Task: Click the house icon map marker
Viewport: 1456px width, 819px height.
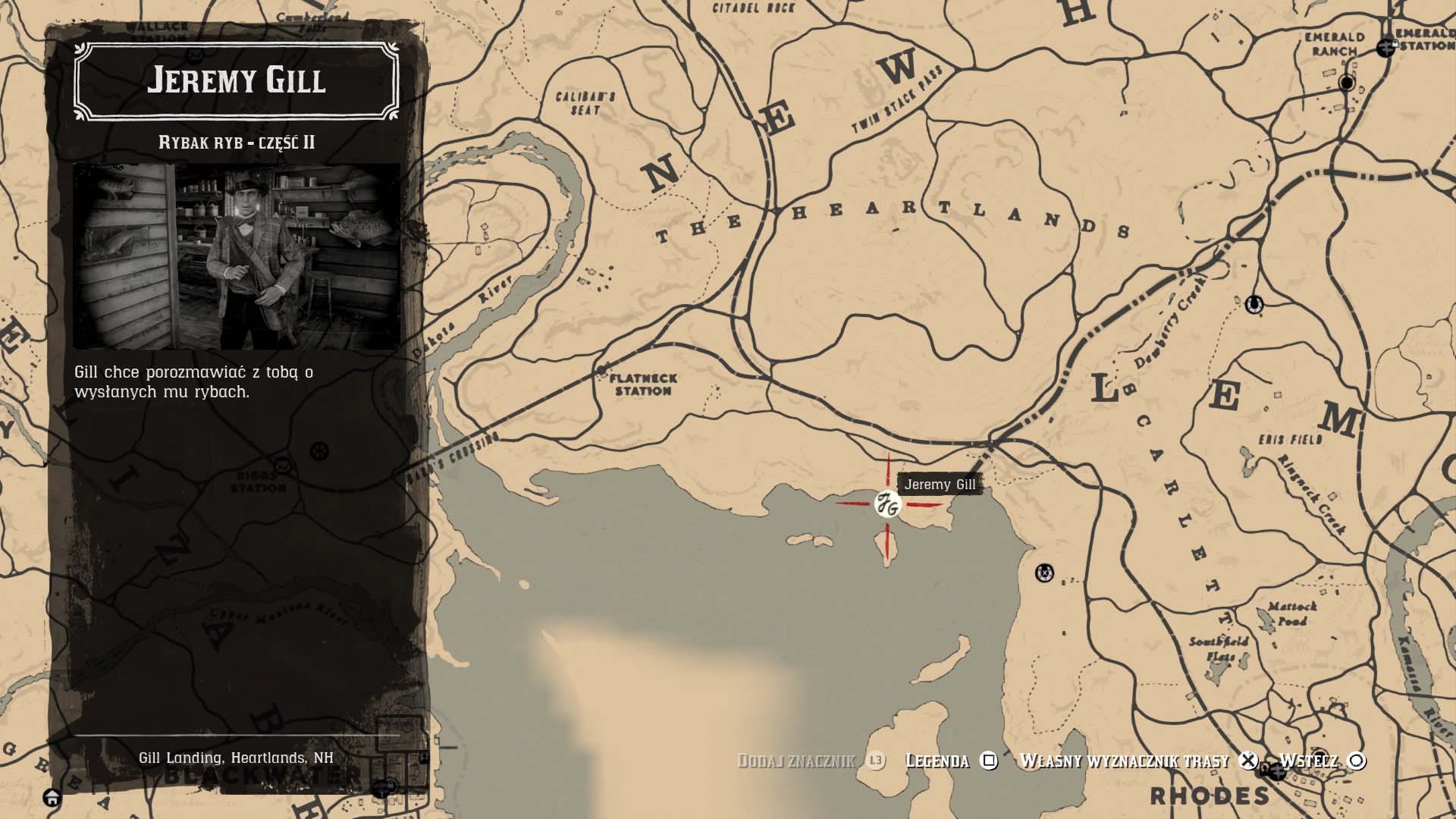Action: pos(52,798)
